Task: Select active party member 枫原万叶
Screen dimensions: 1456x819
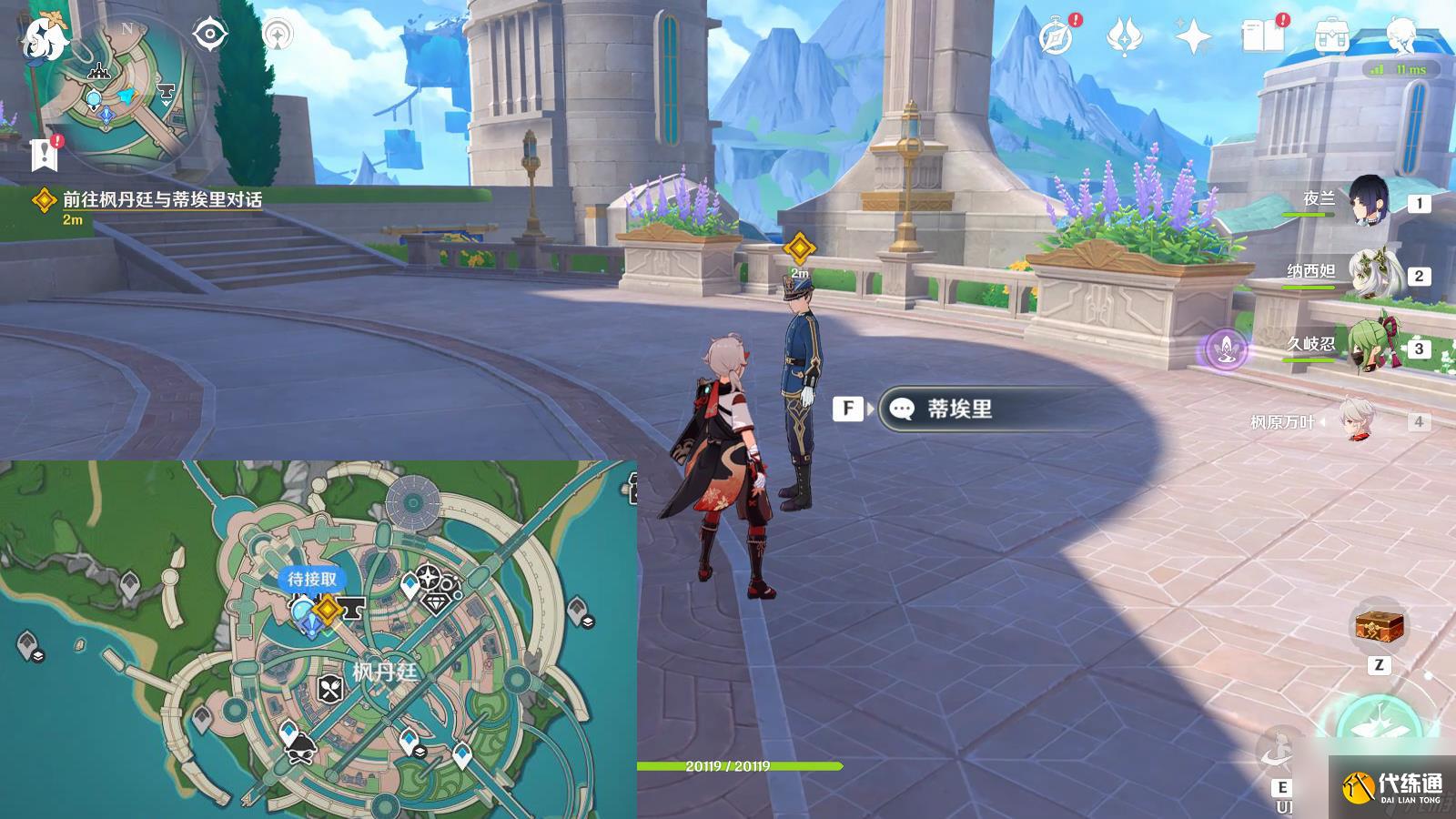Action: click(x=1360, y=421)
